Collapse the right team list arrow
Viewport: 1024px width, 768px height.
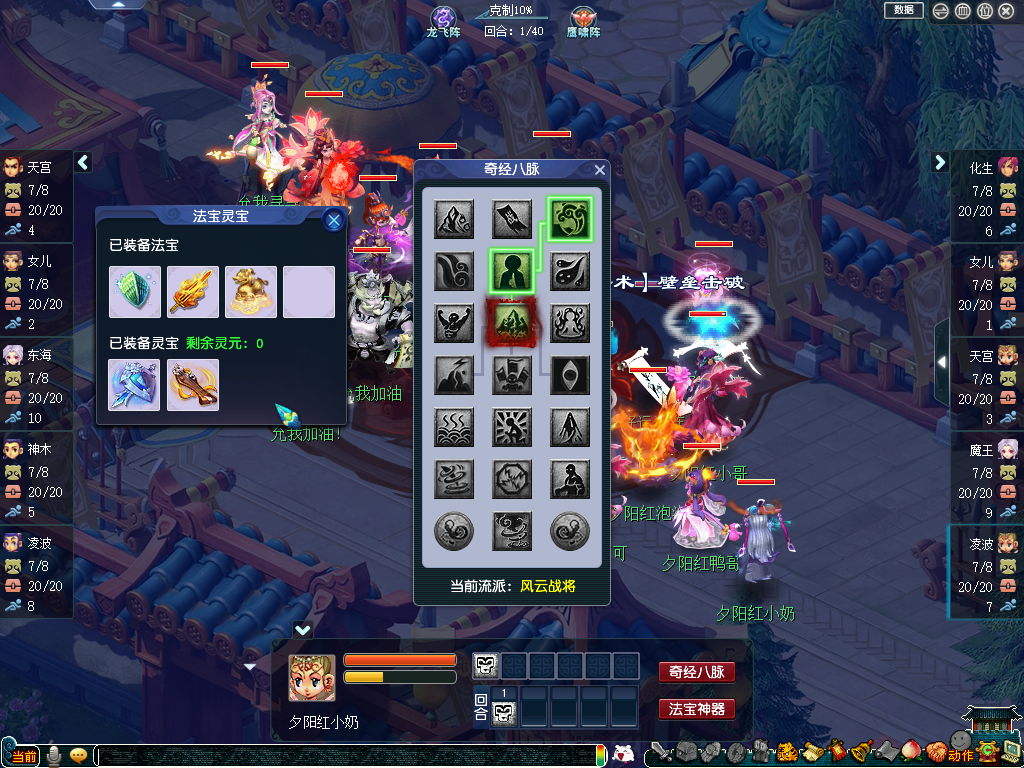tap(940, 162)
